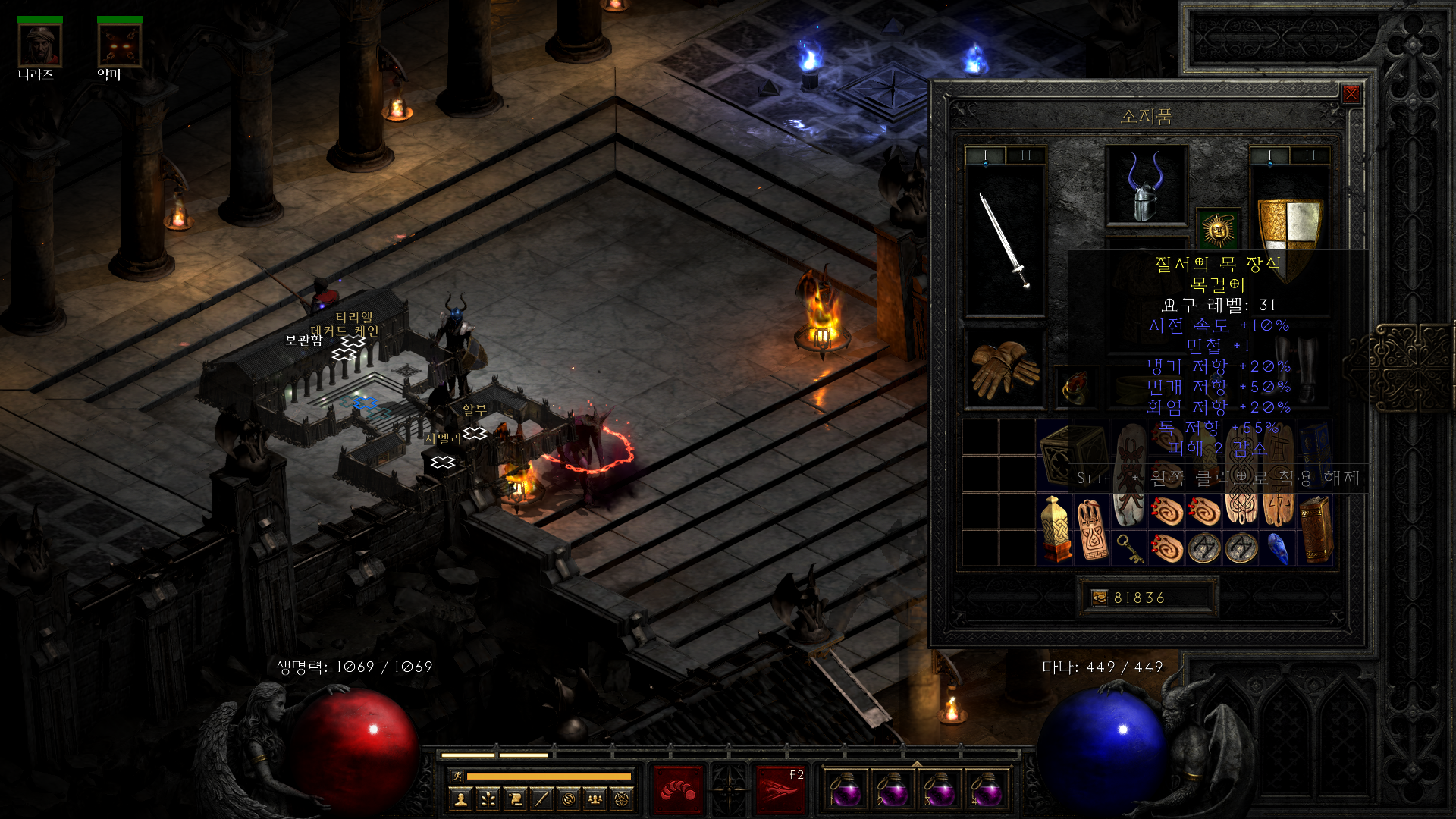Image resolution: width=1456 pixels, height=819 pixels.
Task: Click the 니리즈 mercenary portrait
Action: click(x=39, y=45)
